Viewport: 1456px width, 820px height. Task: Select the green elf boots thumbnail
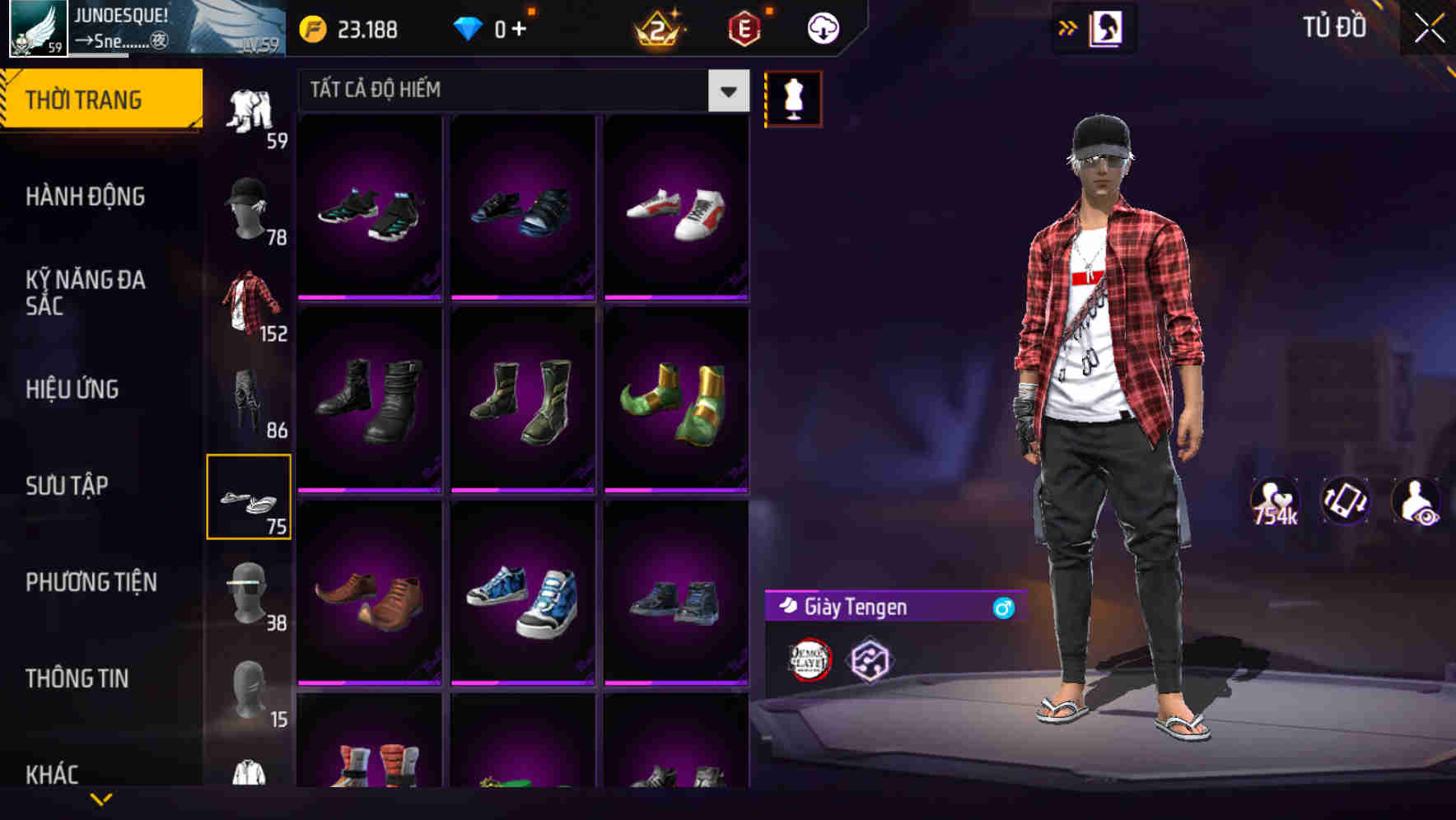(x=677, y=399)
